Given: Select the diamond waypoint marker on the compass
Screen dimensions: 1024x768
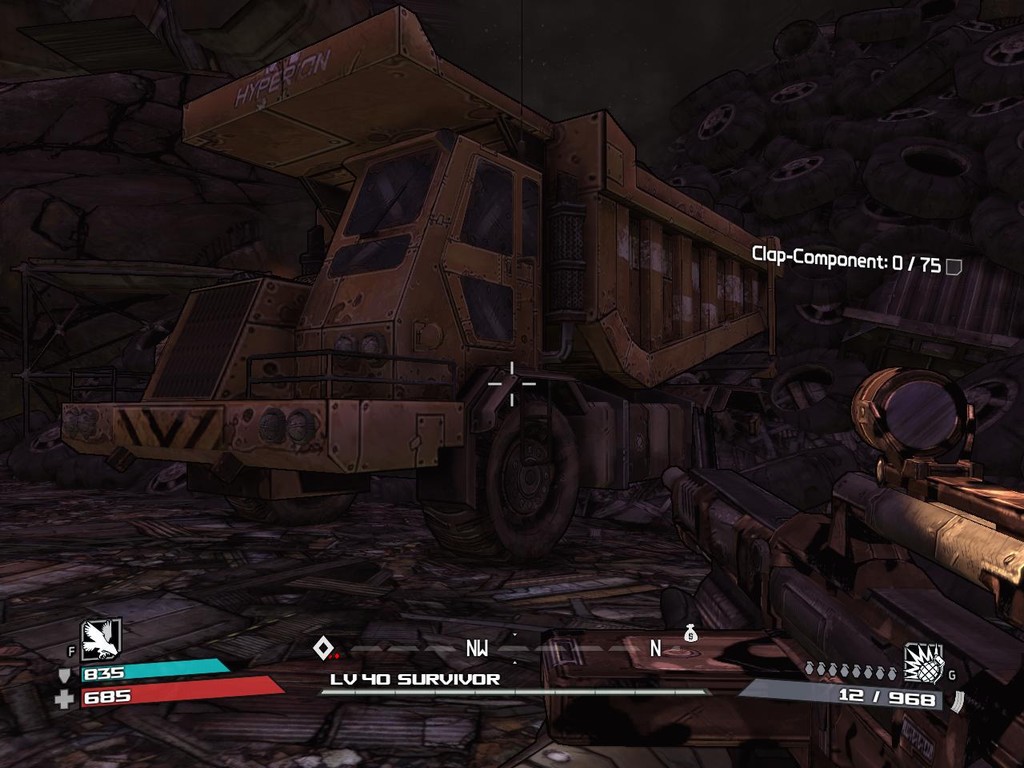Looking at the screenshot, I should (323, 647).
